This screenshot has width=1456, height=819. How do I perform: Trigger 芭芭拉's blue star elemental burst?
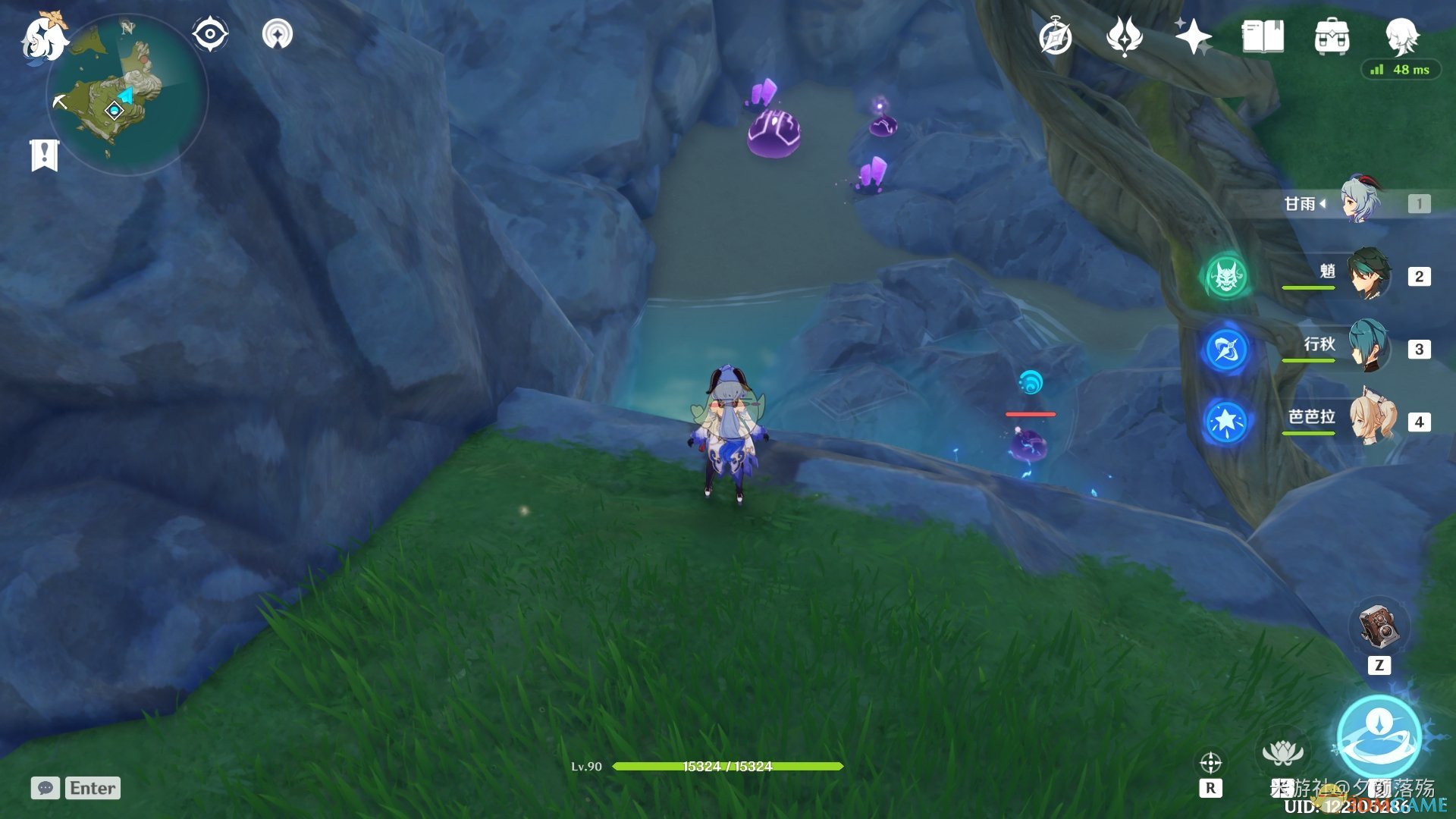pyautogui.click(x=1226, y=422)
